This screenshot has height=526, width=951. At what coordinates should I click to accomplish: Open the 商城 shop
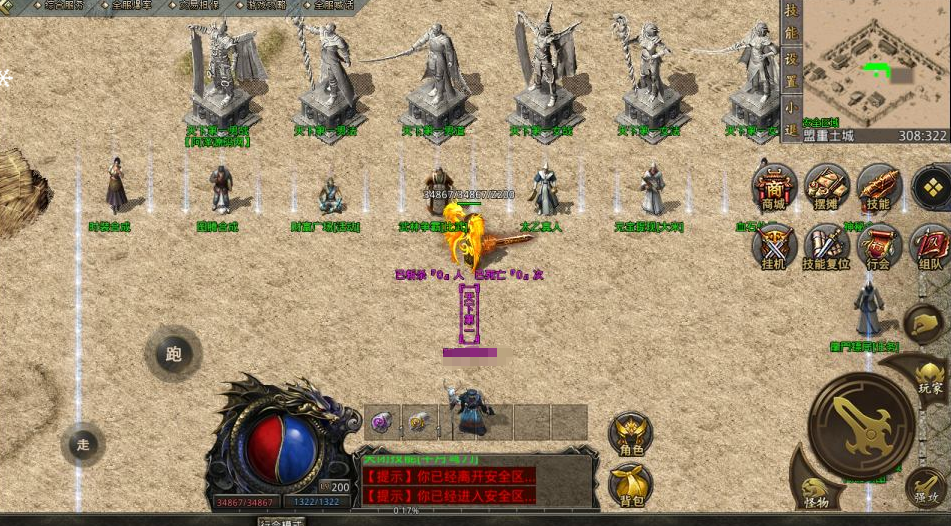click(x=774, y=187)
